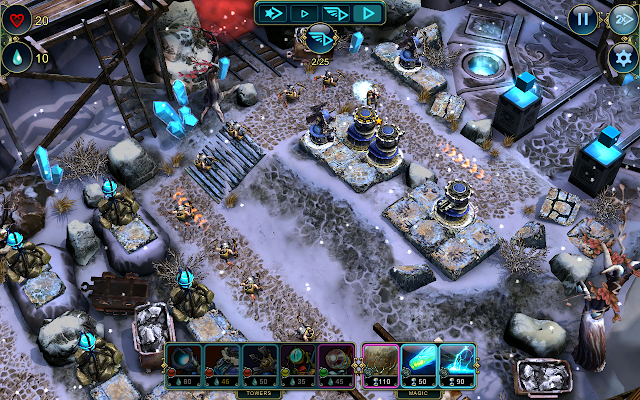Choose the tower priced at 50 in Towers

click(258, 362)
